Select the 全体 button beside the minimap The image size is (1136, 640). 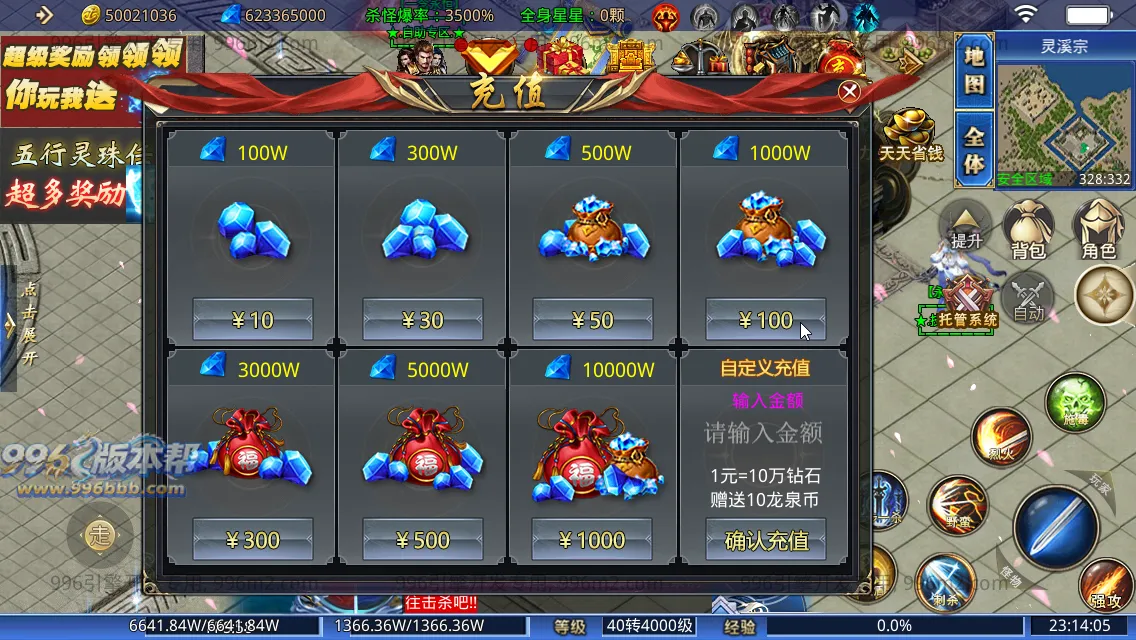pos(974,150)
